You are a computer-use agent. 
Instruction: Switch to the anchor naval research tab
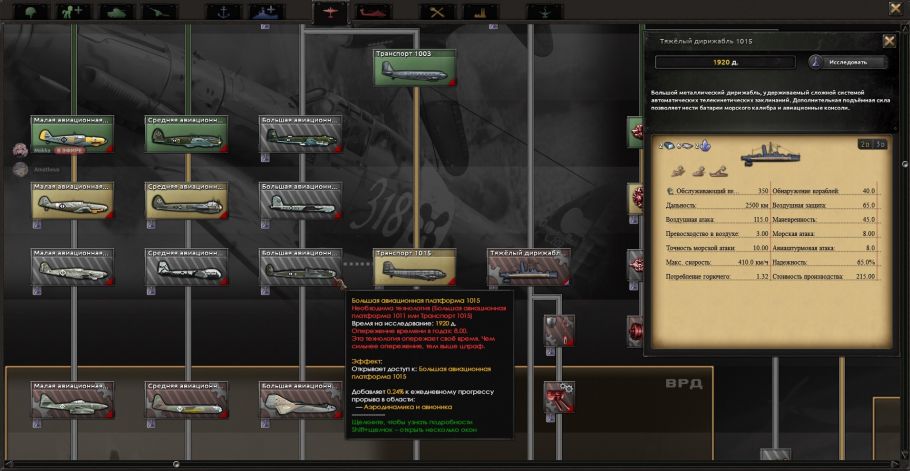pyautogui.click(x=222, y=12)
